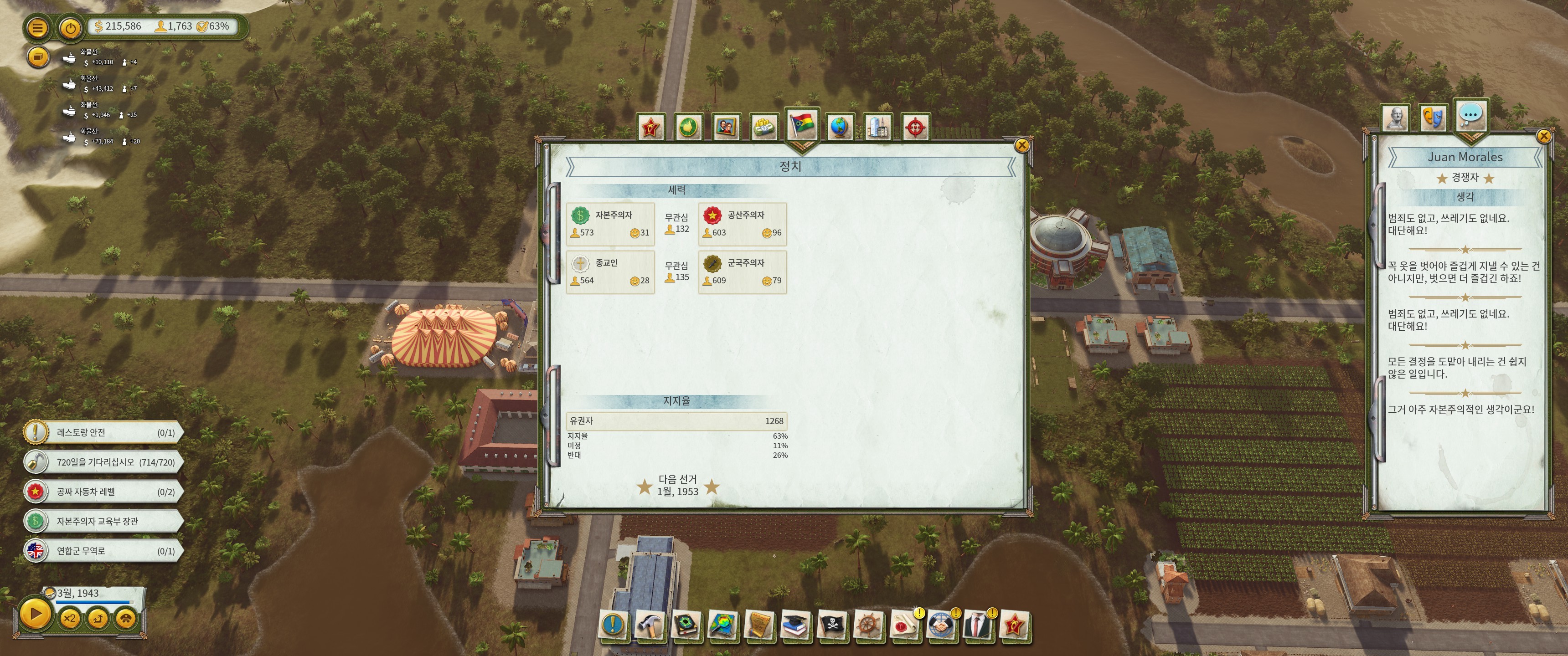The image size is (1568, 656).
Task: Click the yellow play button
Action: click(35, 614)
